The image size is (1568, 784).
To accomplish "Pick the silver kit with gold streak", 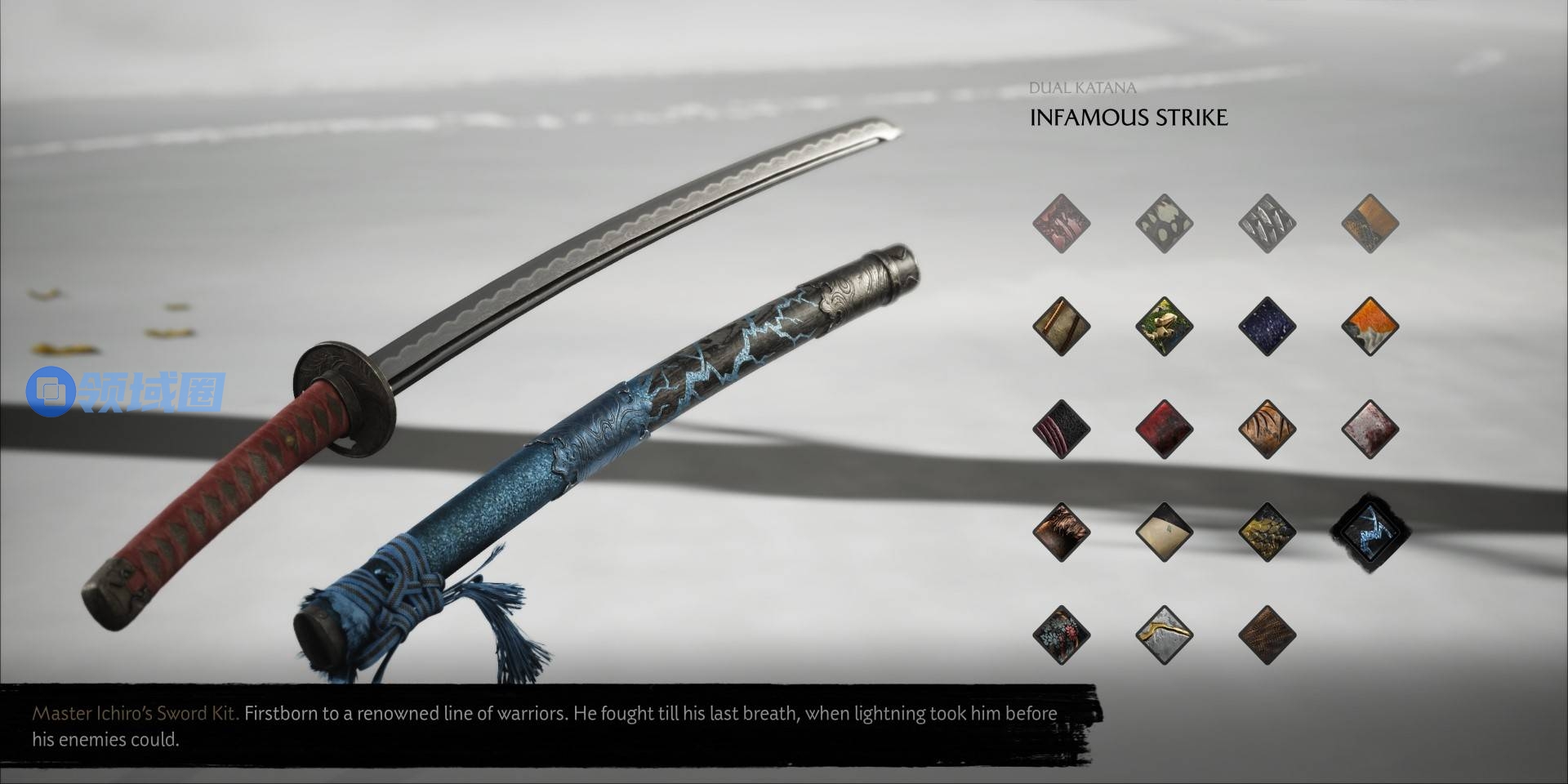I will point(1165,635).
